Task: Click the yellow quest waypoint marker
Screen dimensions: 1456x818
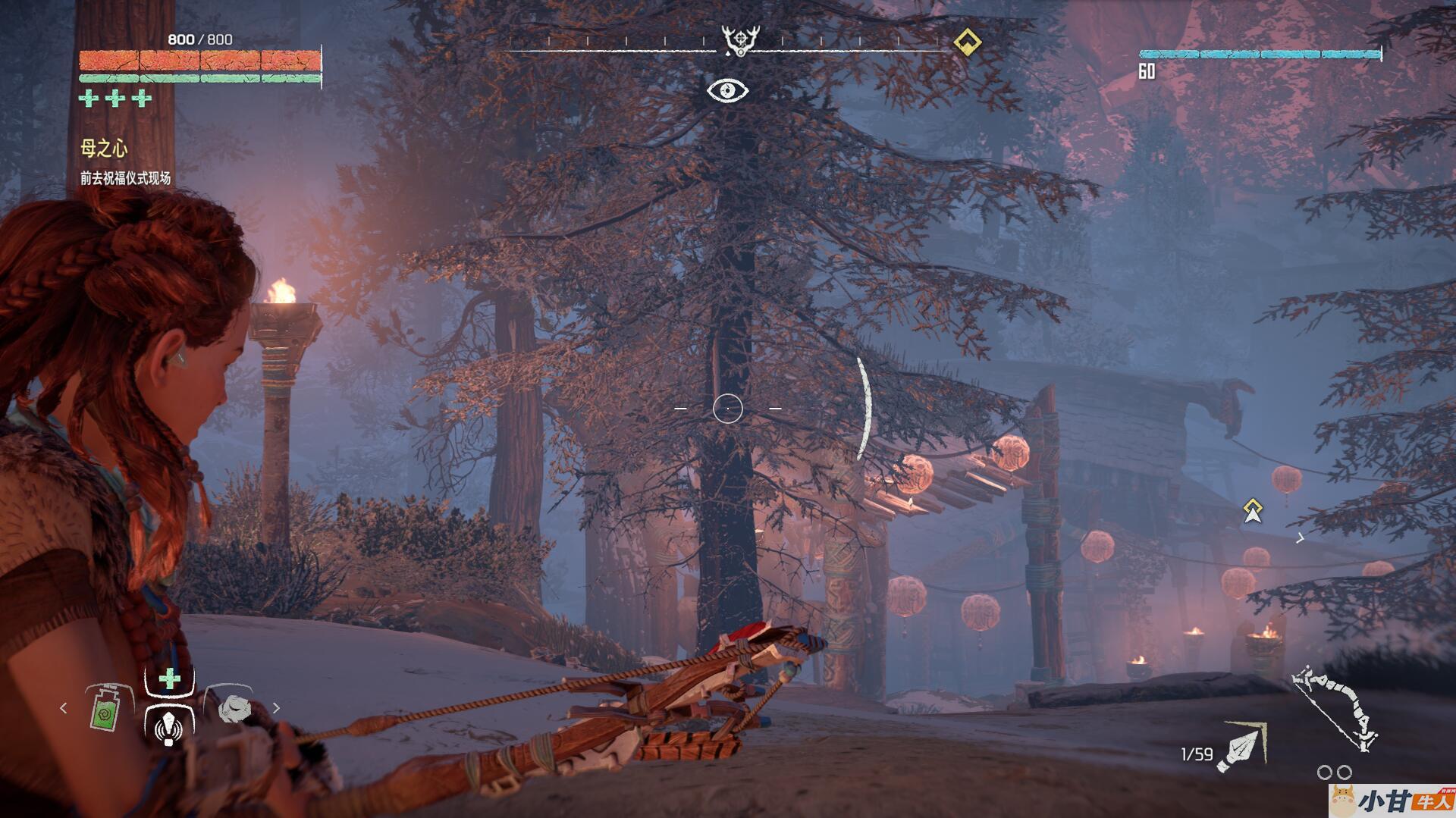Action: [1253, 510]
